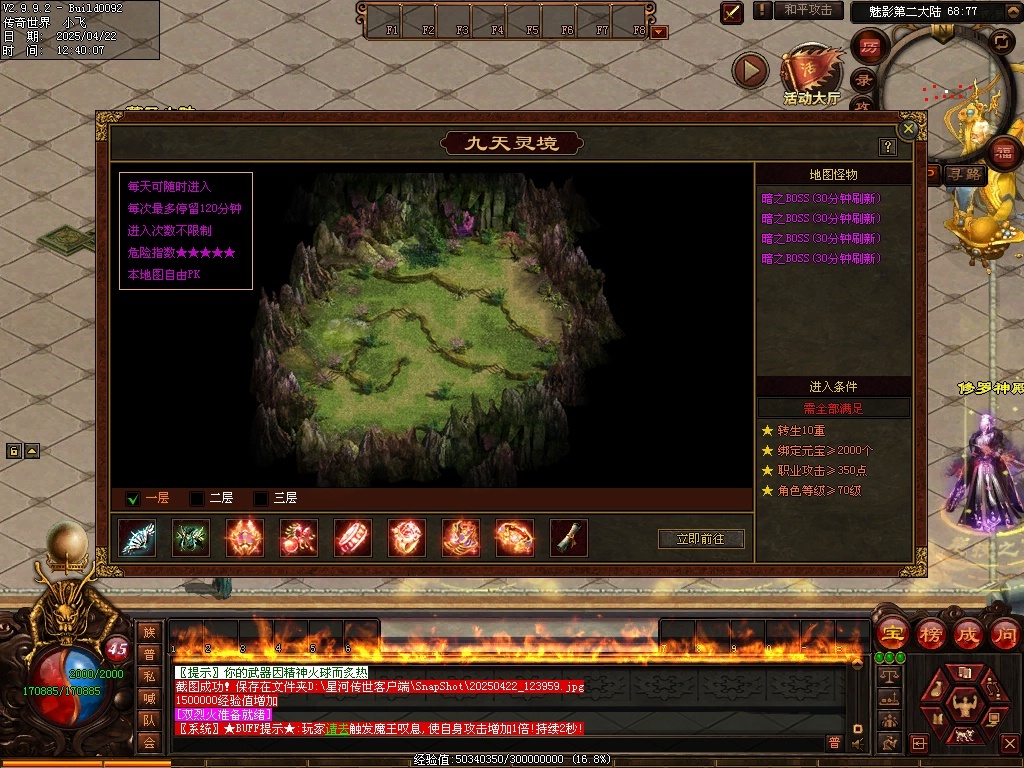Click the round play arrow button
The width and height of the screenshot is (1024, 768).
750,70
